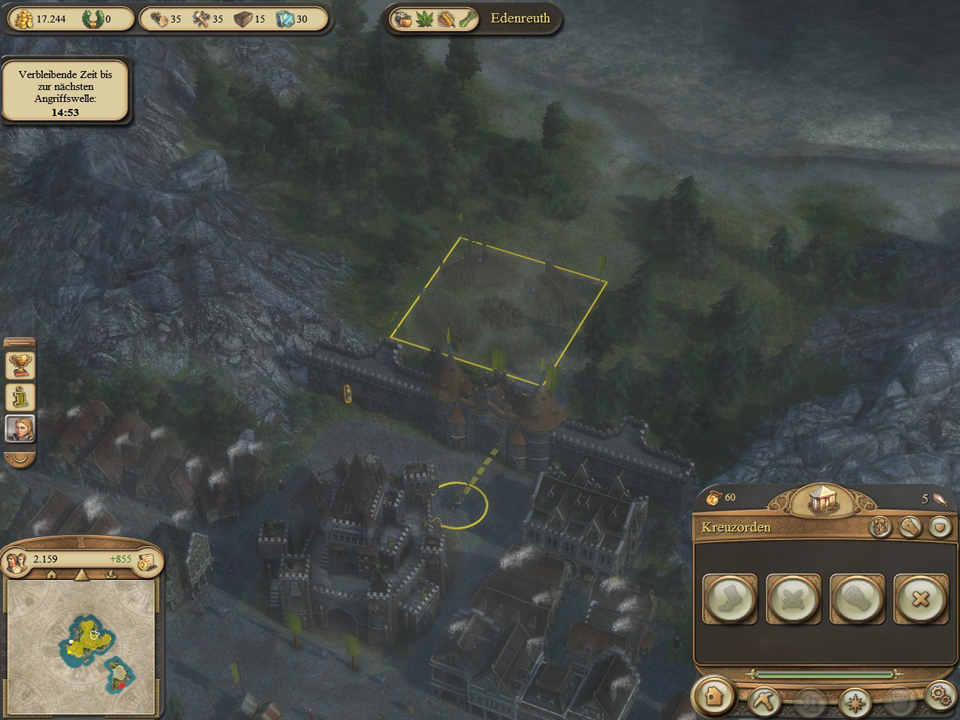Click the gold coins balance display
The height and width of the screenshot is (720, 960).
pyautogui.click(x=40, y=18)
